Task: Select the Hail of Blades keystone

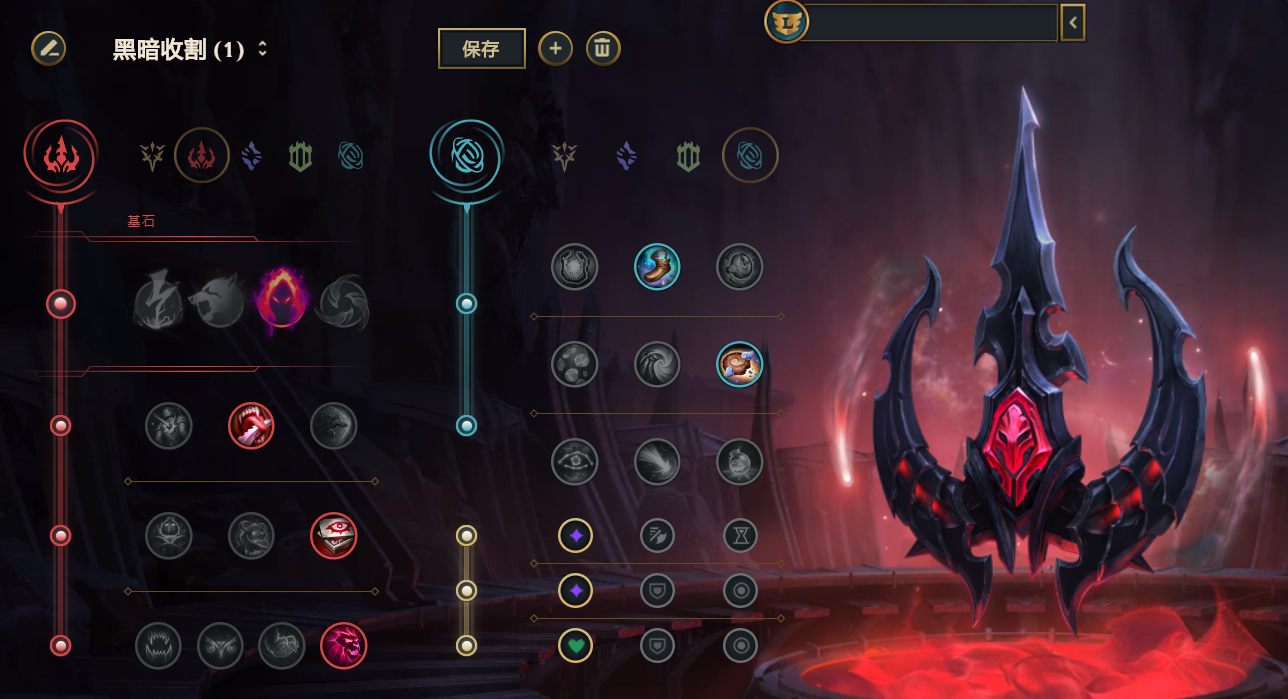Action: coord(343,300)
